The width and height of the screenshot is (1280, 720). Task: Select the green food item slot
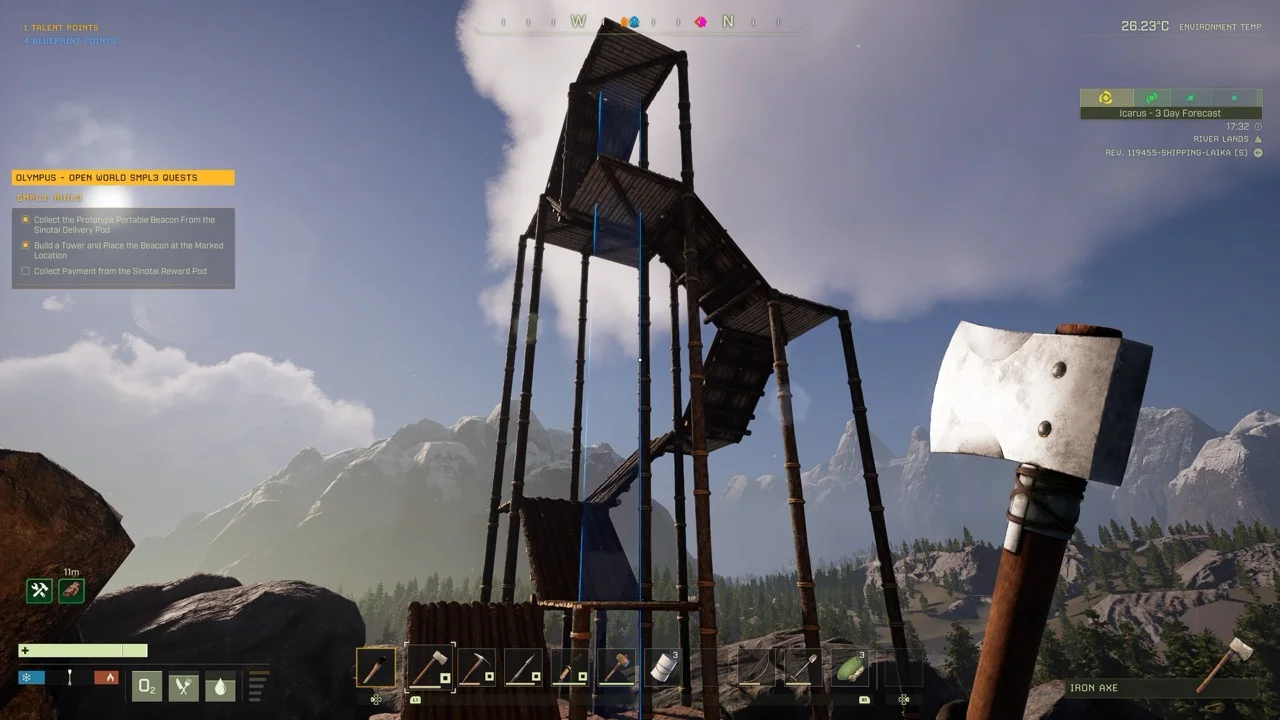pyautogui.click(x=849, y=667)
